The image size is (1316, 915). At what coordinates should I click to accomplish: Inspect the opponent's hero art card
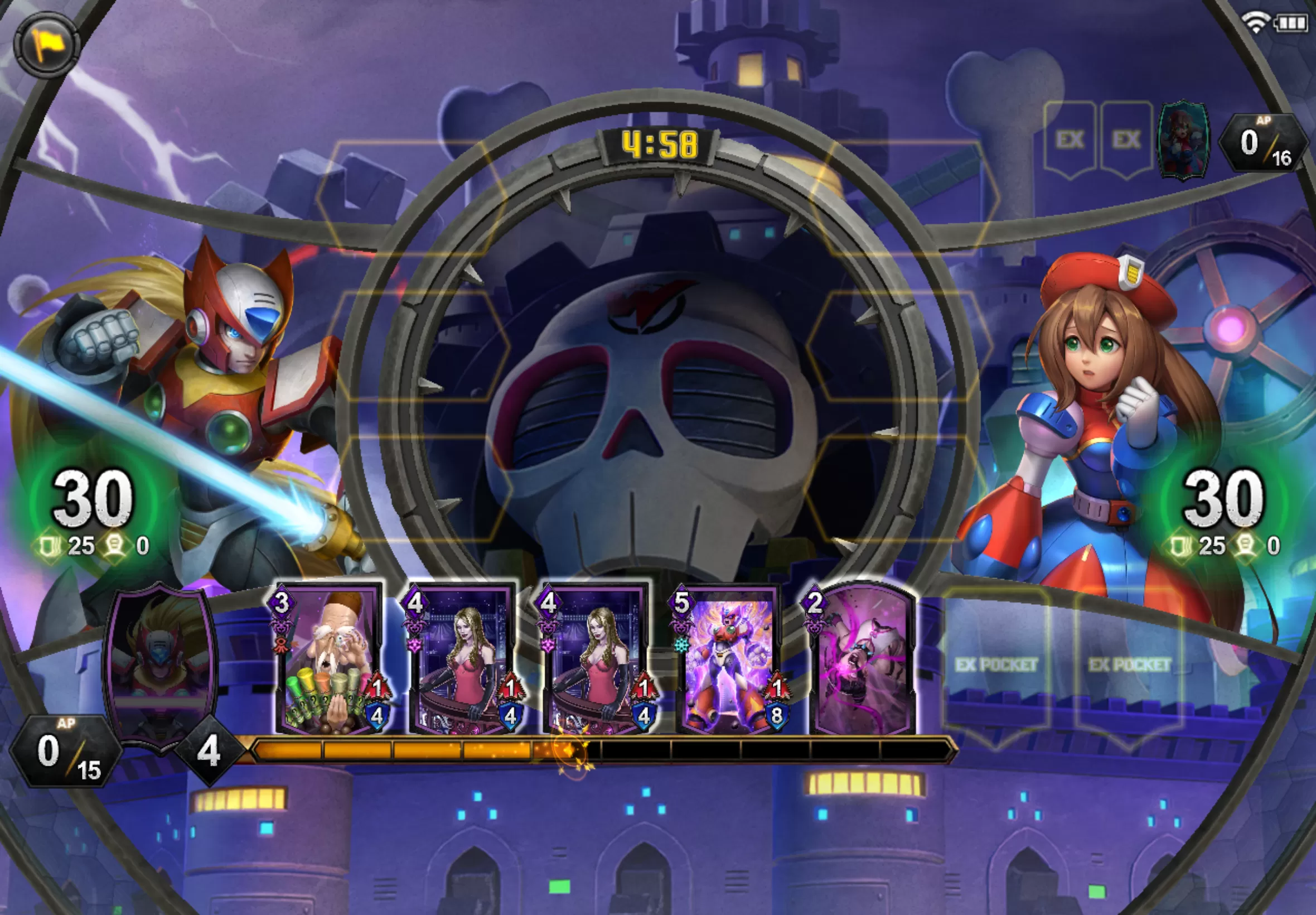(x=1184, y=139)
